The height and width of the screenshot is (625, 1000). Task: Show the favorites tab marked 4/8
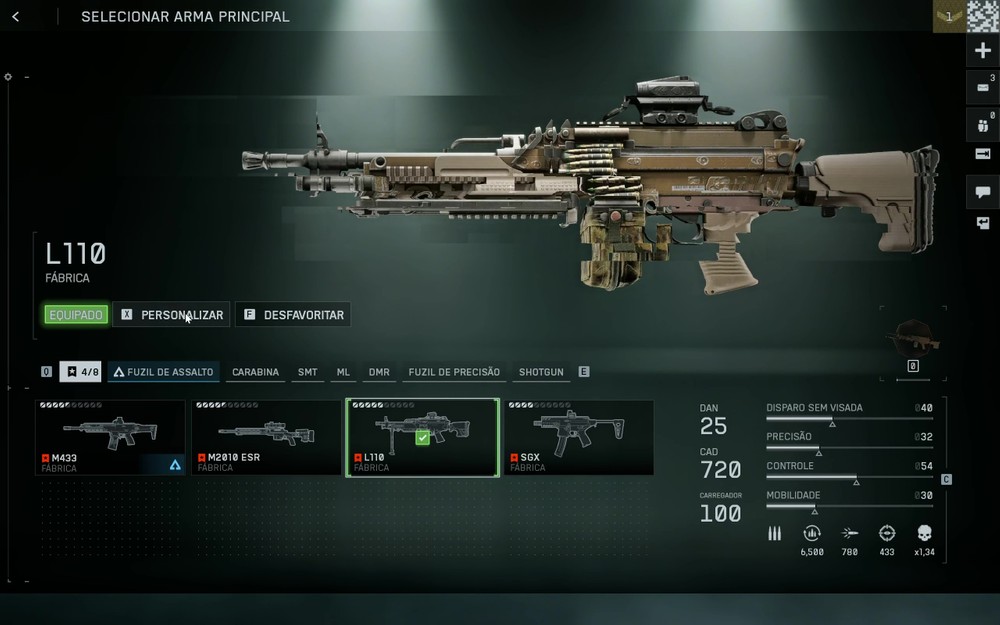pyautogui.click(x=81, y=372)
